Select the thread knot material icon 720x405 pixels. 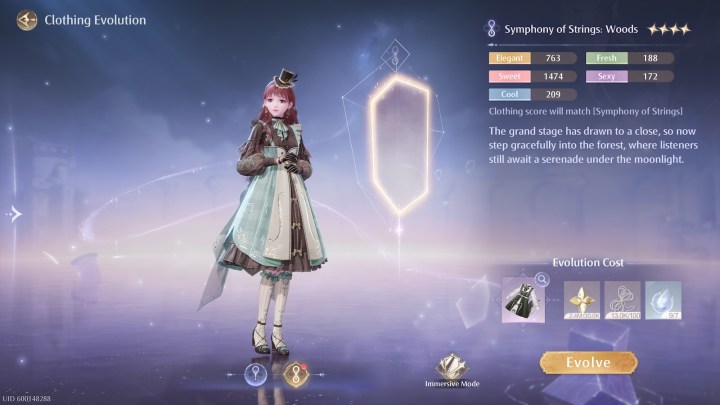[622, 301]
